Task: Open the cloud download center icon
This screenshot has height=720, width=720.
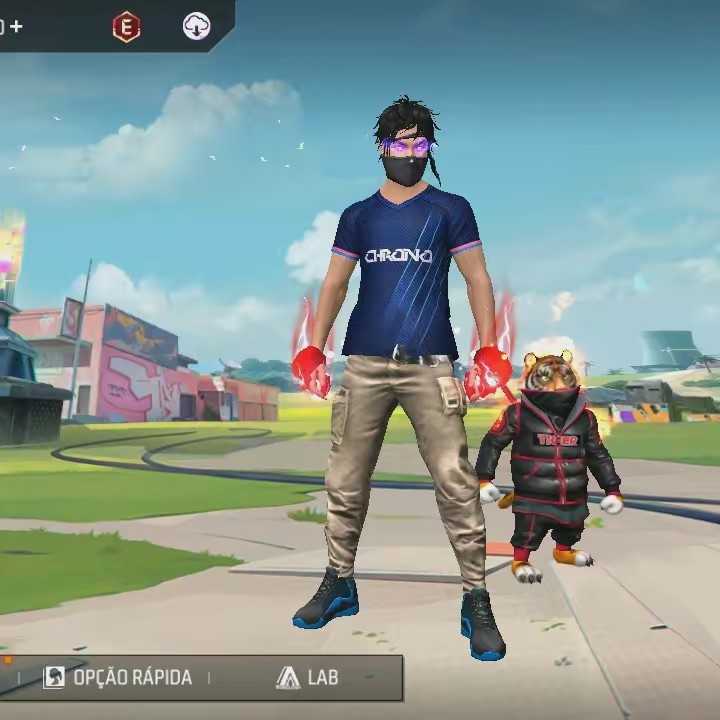Action: tap(197, 27)
